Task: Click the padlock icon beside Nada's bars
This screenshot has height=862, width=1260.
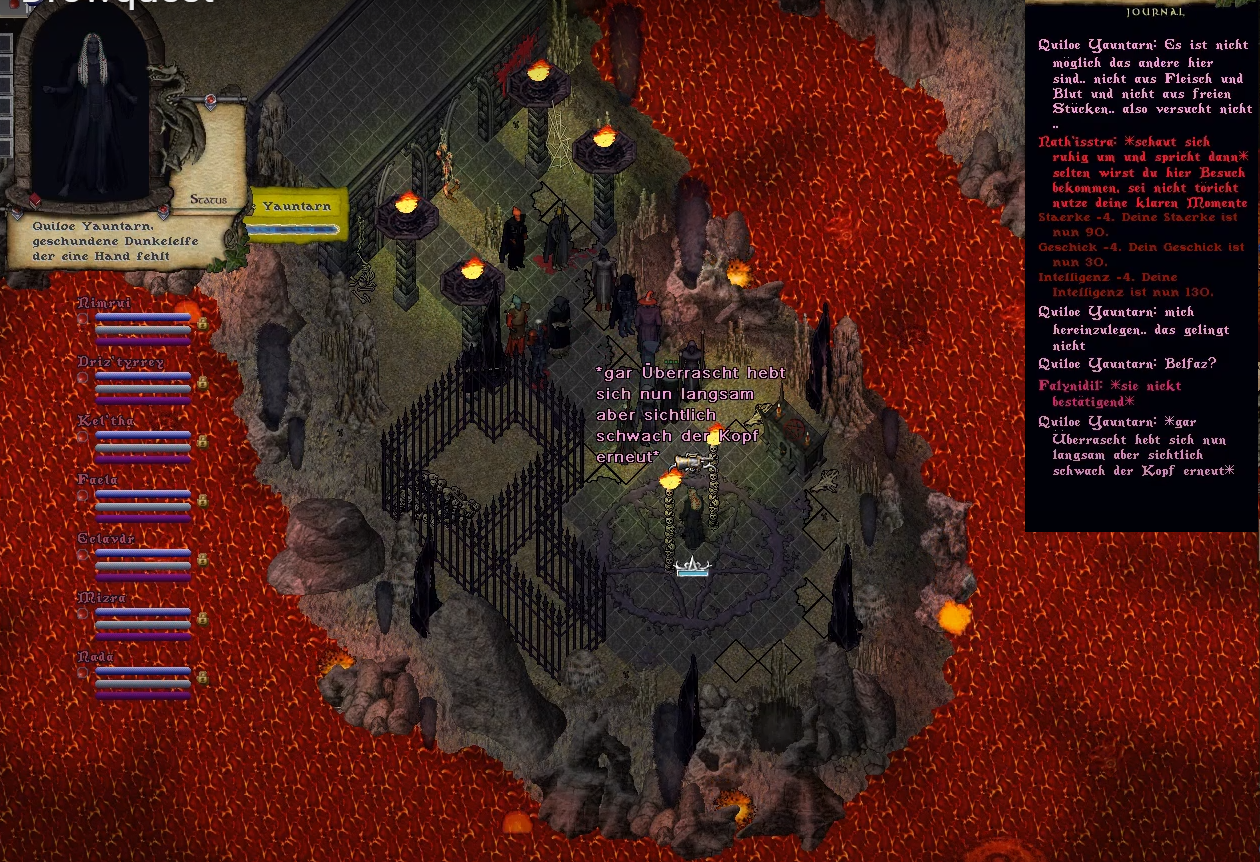Action: tap(203, 678)
